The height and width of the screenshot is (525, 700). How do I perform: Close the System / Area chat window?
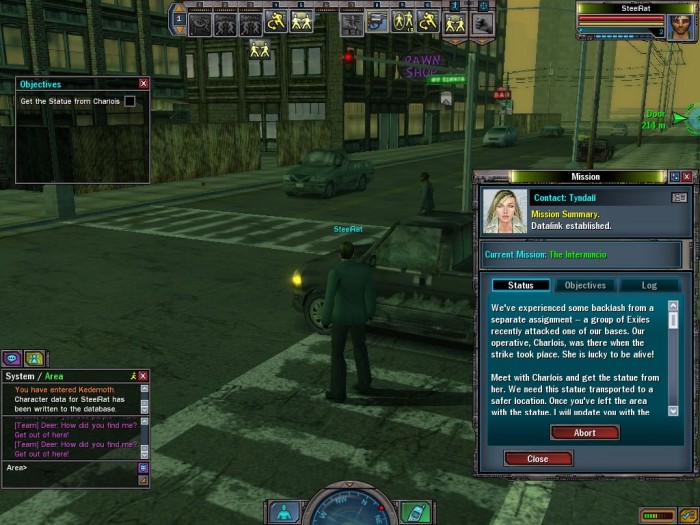click(144, 376)
